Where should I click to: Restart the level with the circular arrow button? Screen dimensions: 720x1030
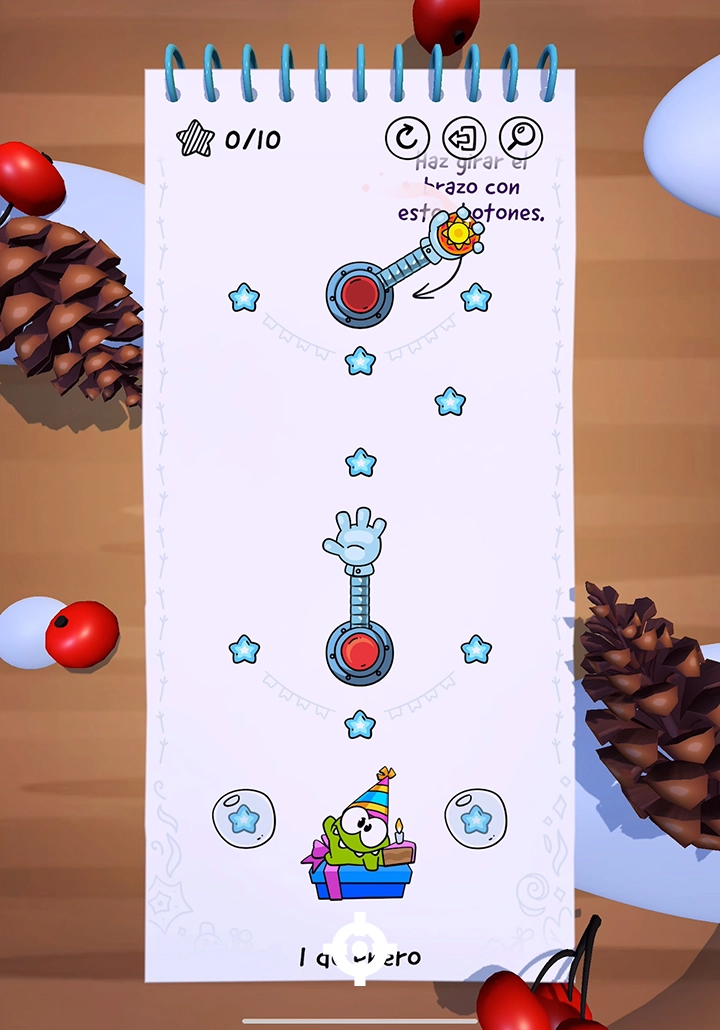[x=407, y=138]
